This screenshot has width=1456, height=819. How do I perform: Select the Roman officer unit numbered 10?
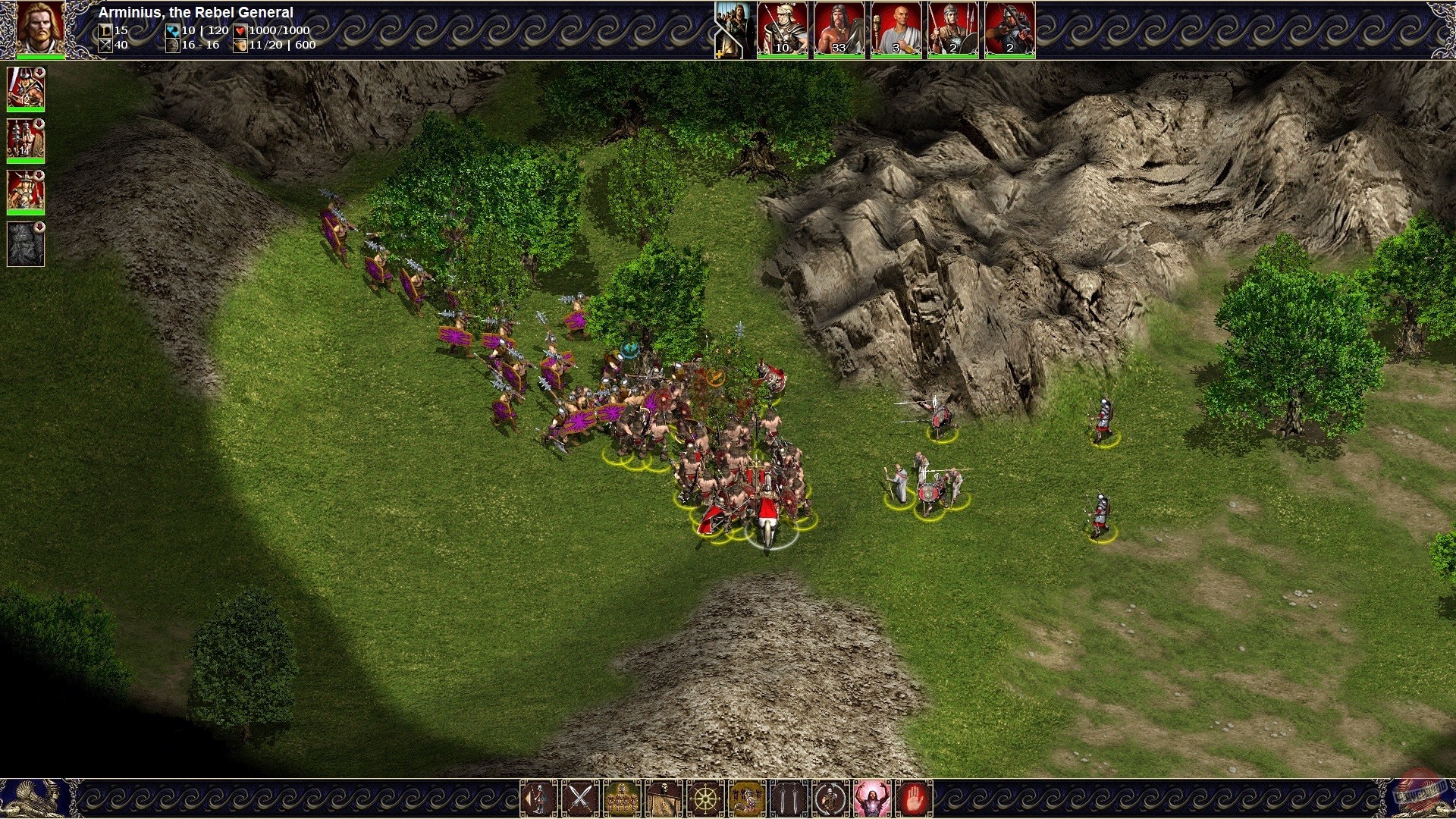782,29
